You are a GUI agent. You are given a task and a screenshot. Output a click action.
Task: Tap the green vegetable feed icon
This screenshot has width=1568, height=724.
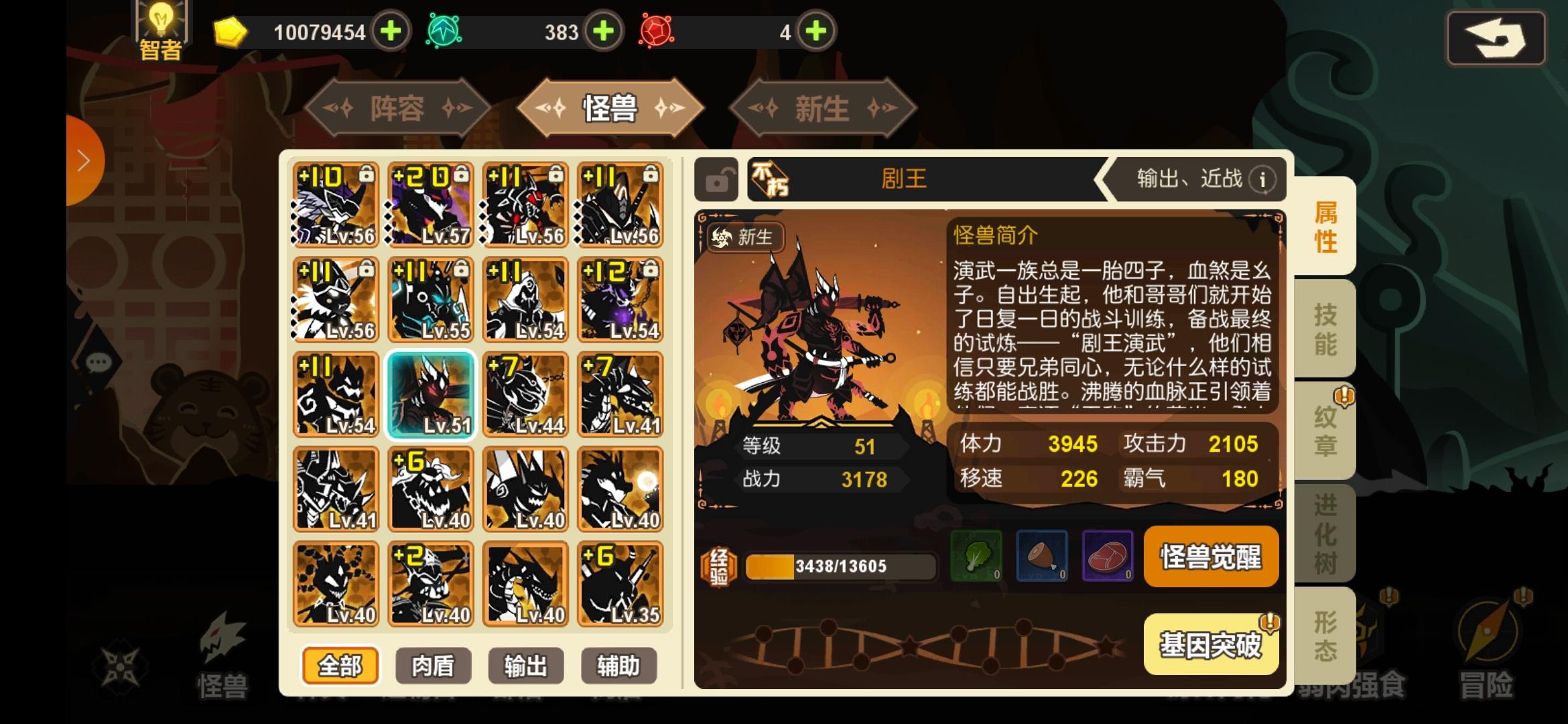(977, 556)
